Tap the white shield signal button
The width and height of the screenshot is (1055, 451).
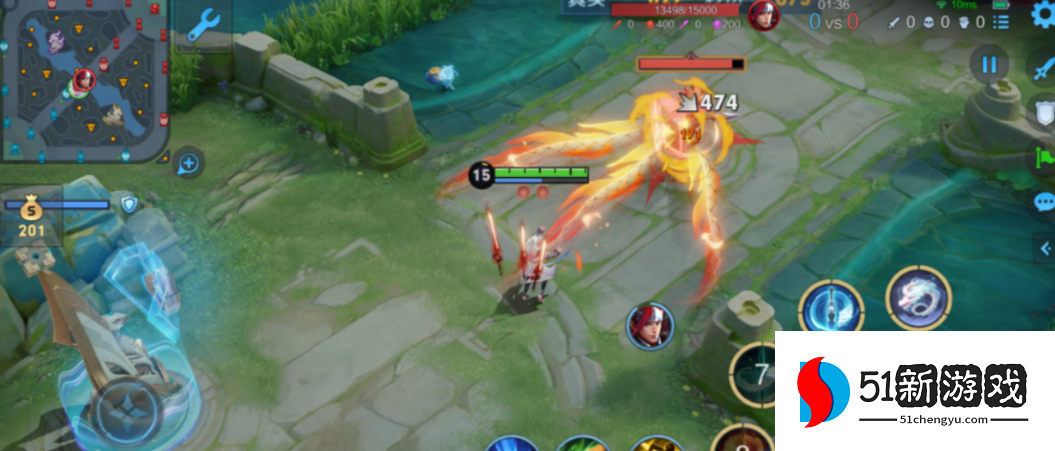tap(1043, 110)
